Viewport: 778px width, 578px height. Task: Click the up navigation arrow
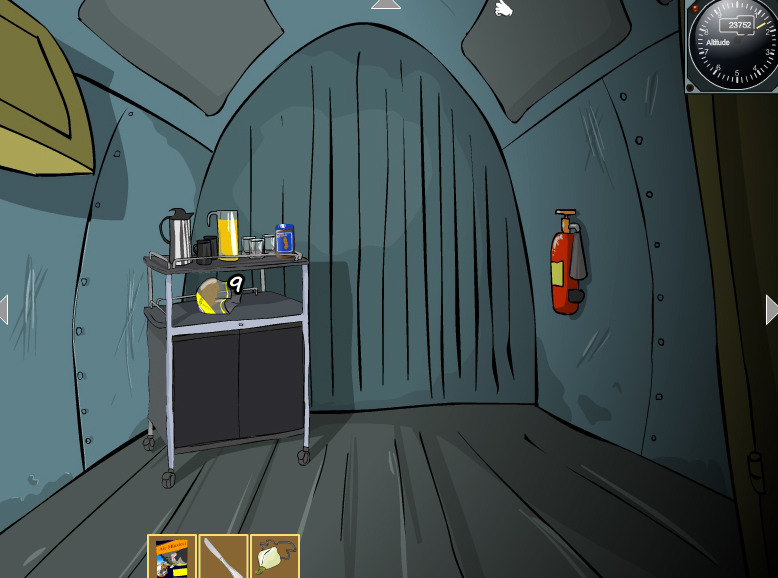(385, 5)
